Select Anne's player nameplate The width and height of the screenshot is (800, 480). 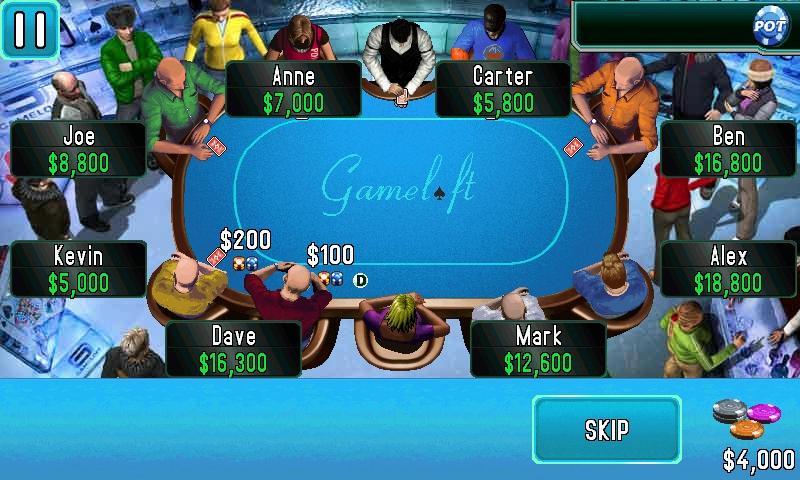[293, 89]
